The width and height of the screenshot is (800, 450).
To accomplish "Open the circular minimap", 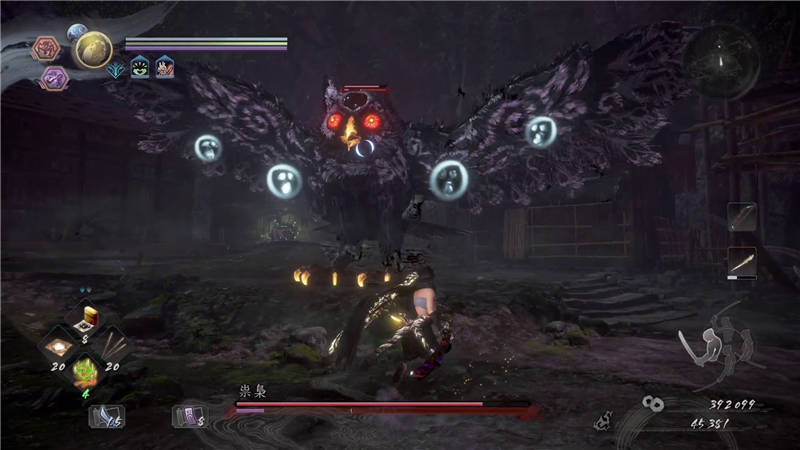I will (x=722, y=62).
